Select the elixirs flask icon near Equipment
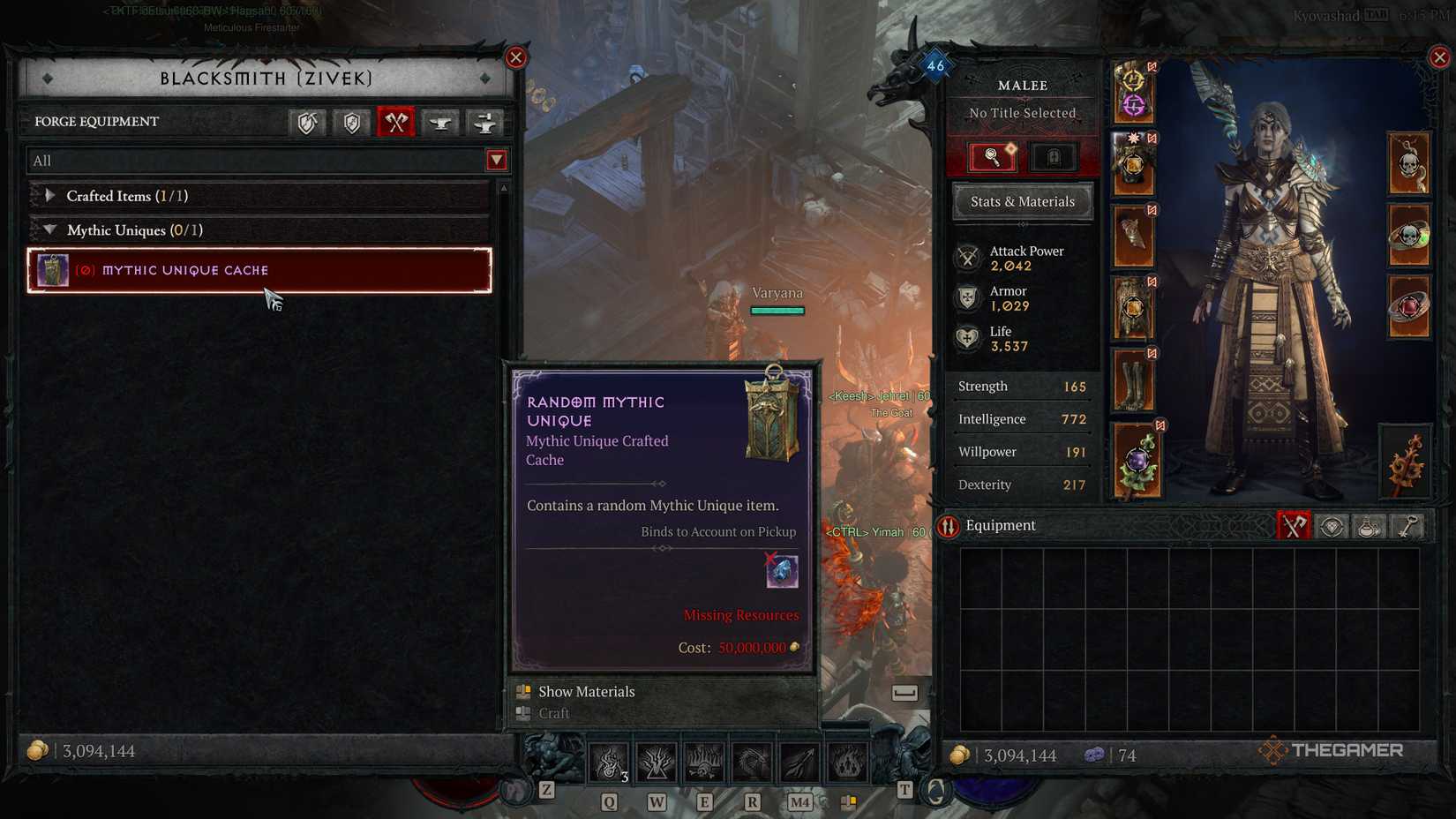1456x819 pixels. click(1370, 526)
